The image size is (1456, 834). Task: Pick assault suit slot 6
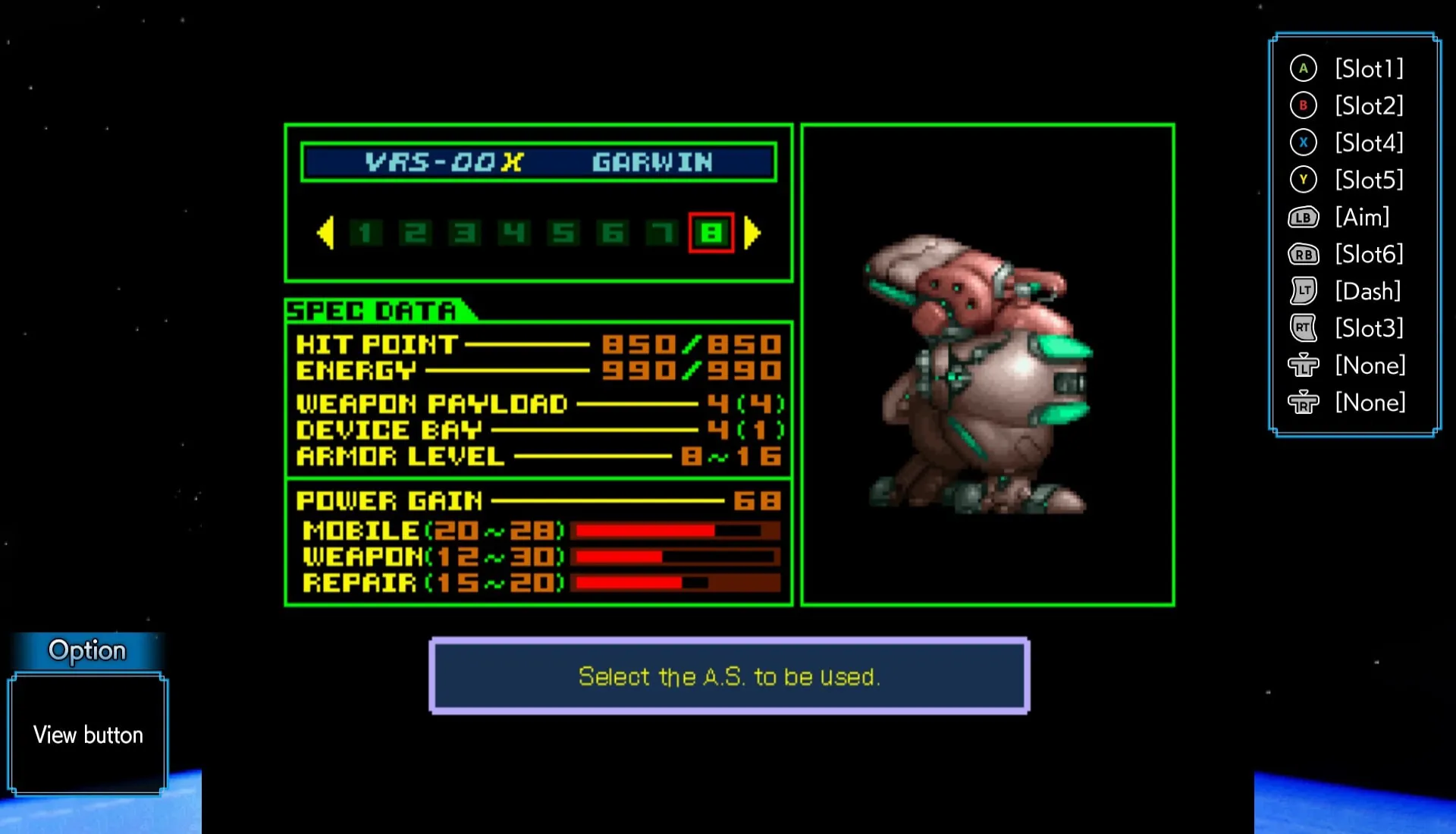click(x=613, y=233)
